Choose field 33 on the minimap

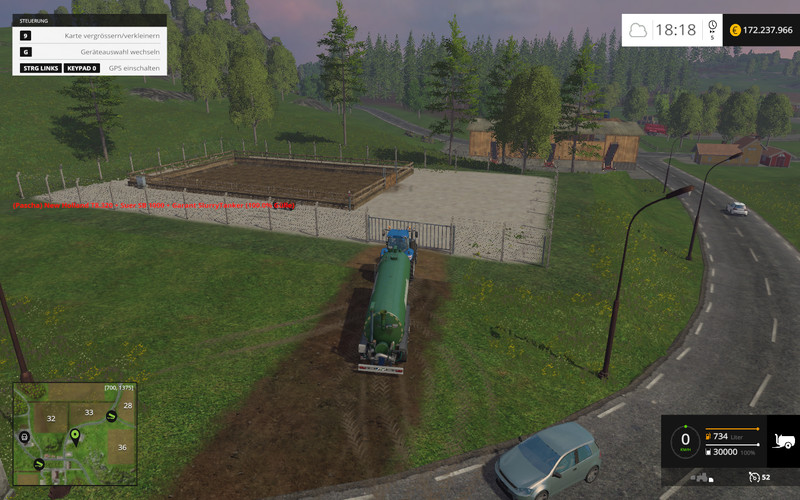[x=89, y=412]
